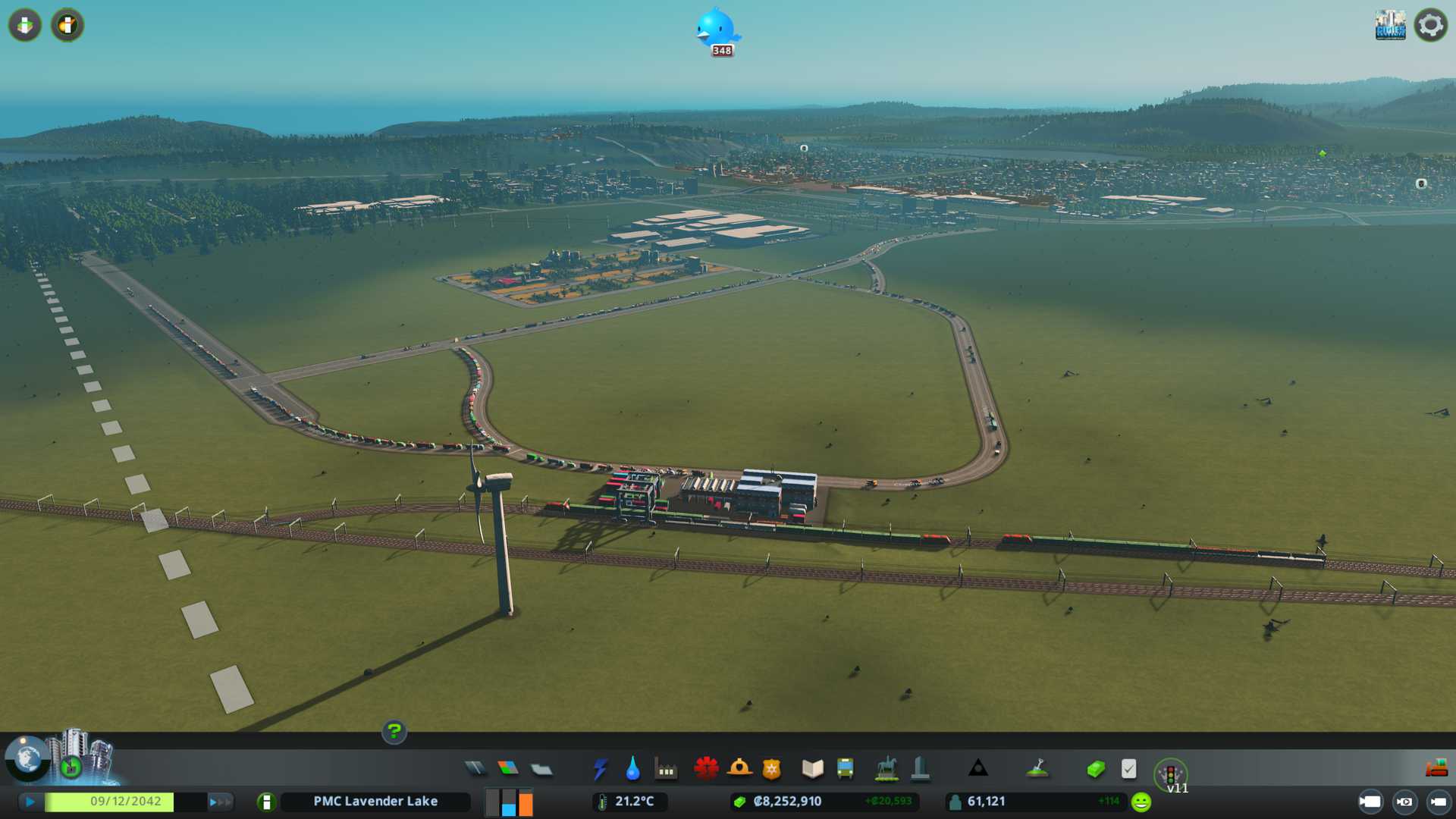Viewport: 1456px width, 819px height.
Task: Open the Fire Department helmet menu
Action: coord(739,769)
